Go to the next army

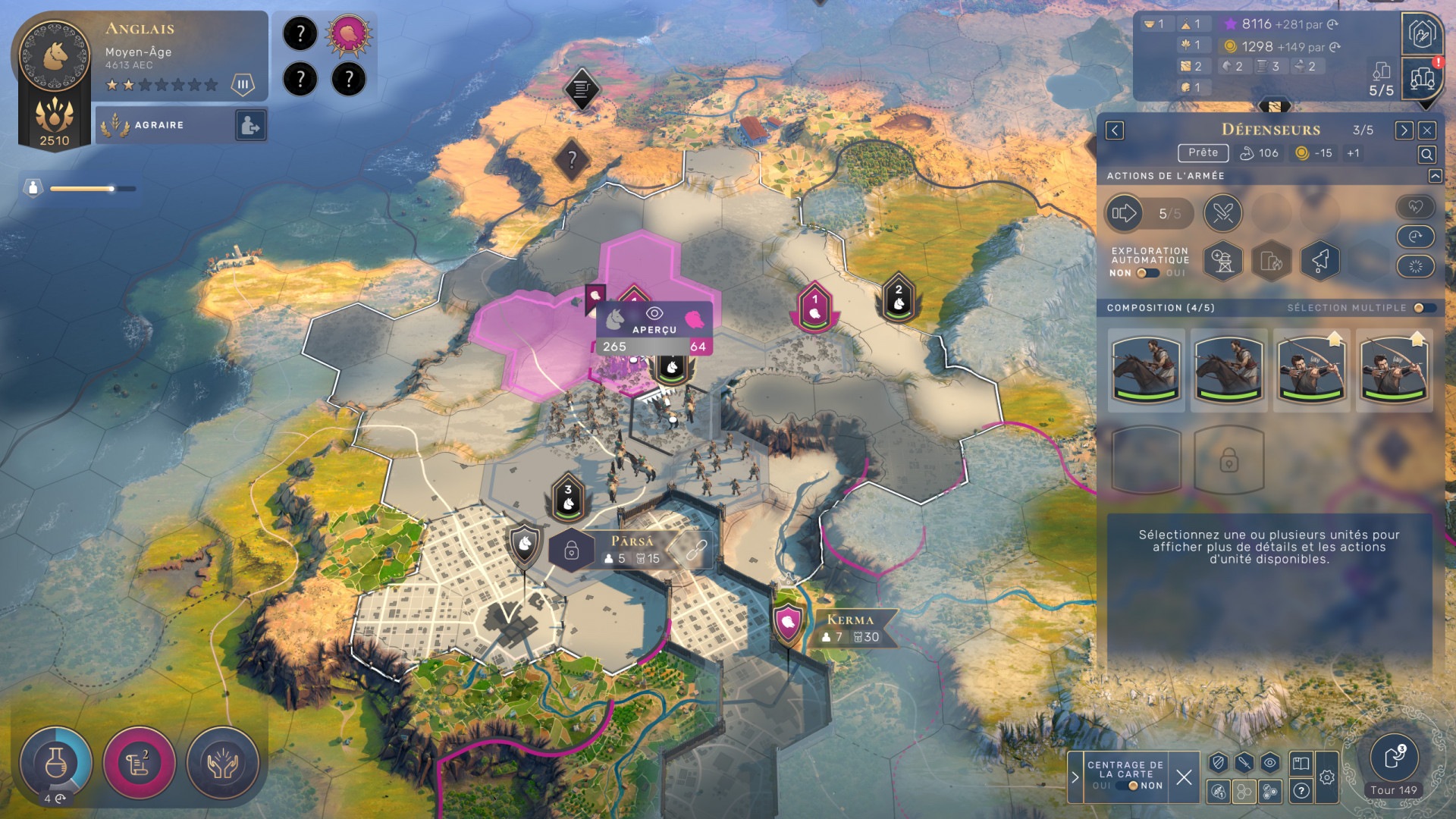coord(1403,130)
